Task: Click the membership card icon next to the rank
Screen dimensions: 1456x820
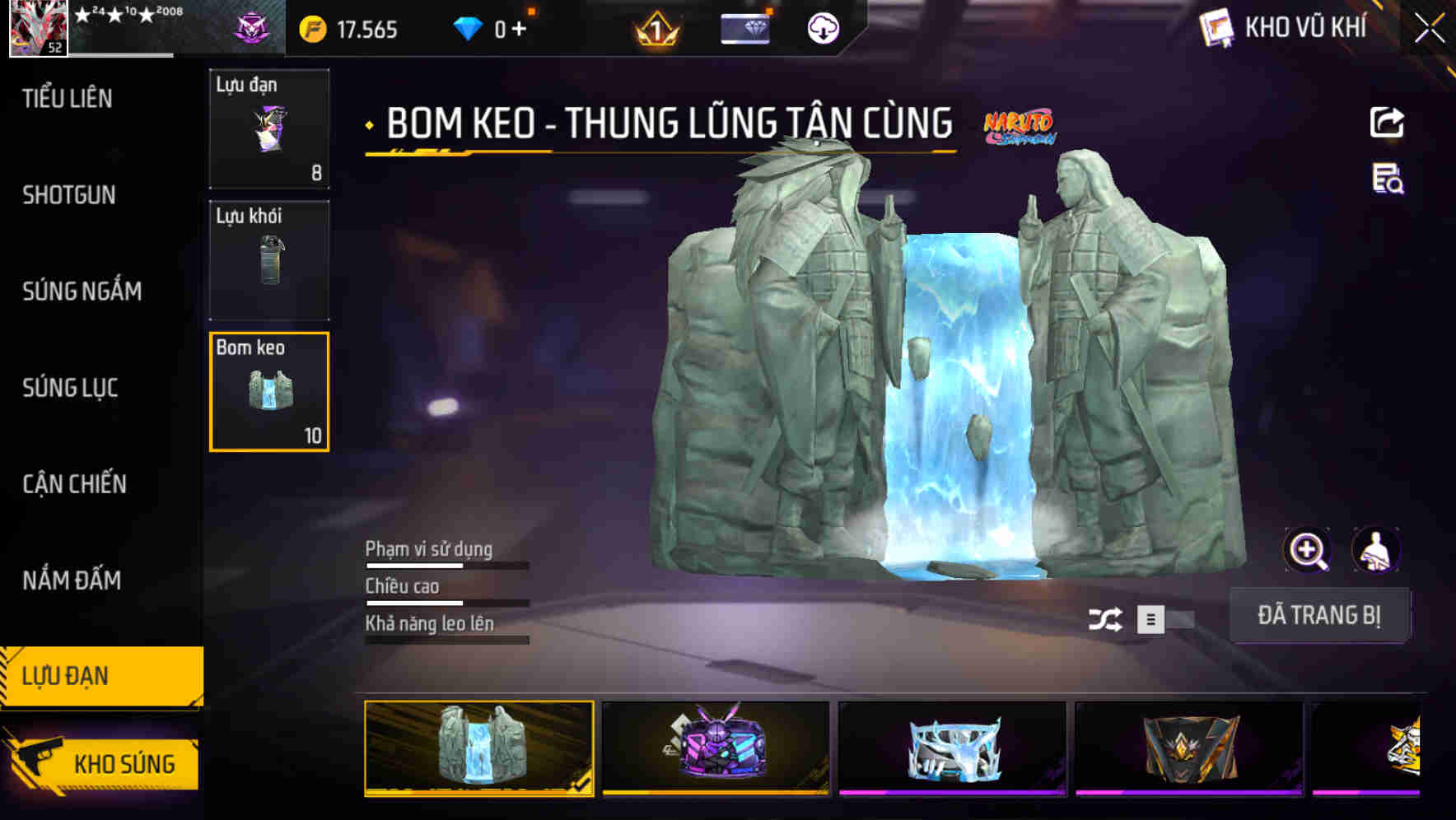Action: [x=744, y=27]
